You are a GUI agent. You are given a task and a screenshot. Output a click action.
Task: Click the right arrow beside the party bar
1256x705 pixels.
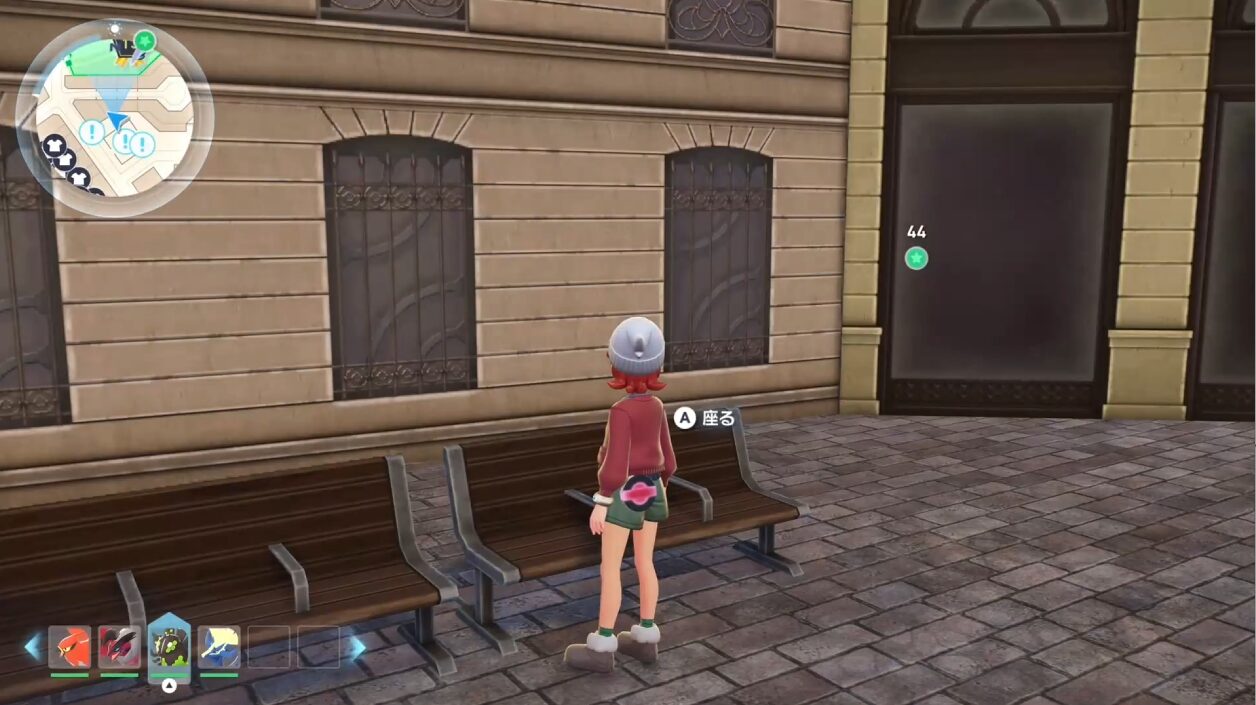point(356,647)
